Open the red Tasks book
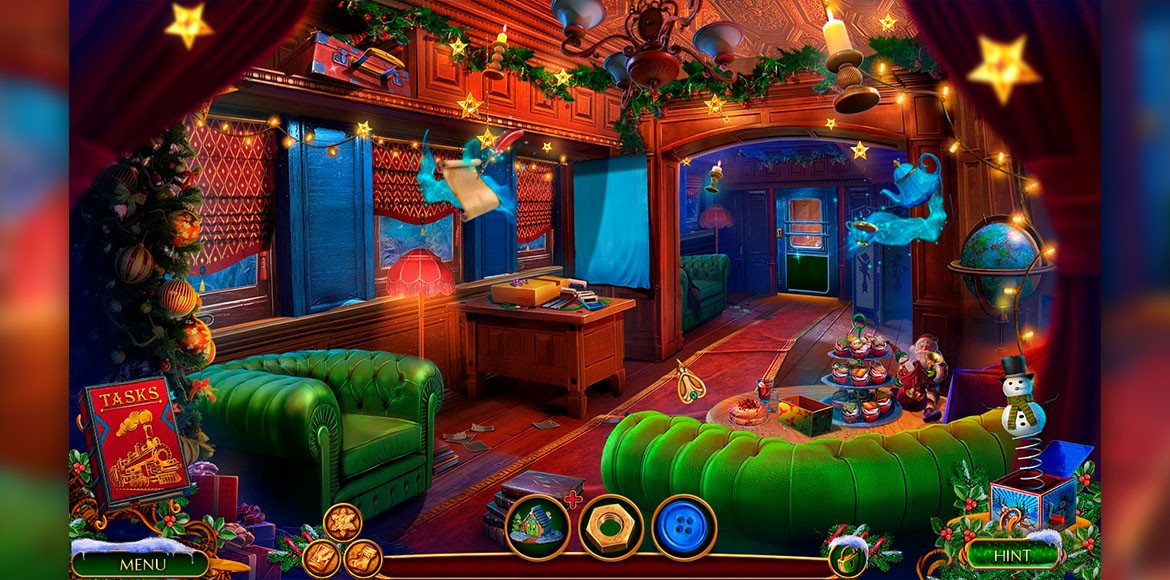Image resolution: width=1170 pixels, height=580 pixels. click(x=133, y=439)
